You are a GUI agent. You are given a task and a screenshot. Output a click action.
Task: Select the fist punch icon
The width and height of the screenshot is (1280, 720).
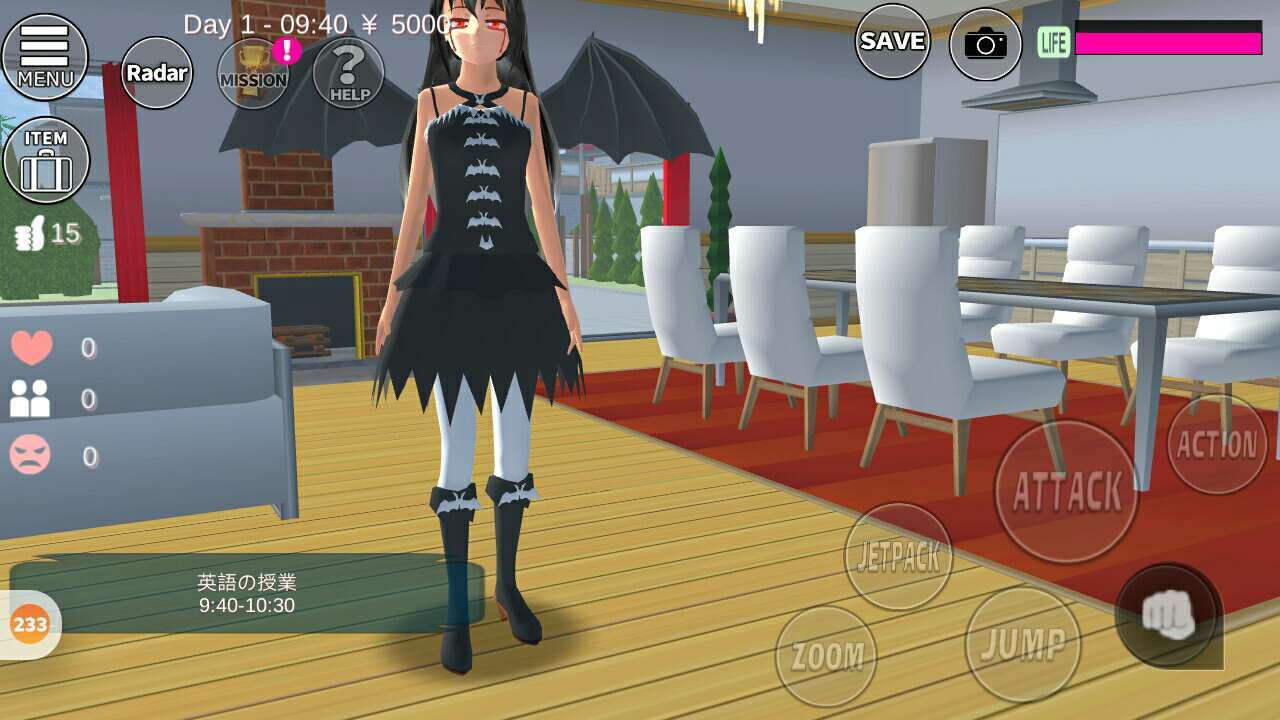(x=1168, y=615)
